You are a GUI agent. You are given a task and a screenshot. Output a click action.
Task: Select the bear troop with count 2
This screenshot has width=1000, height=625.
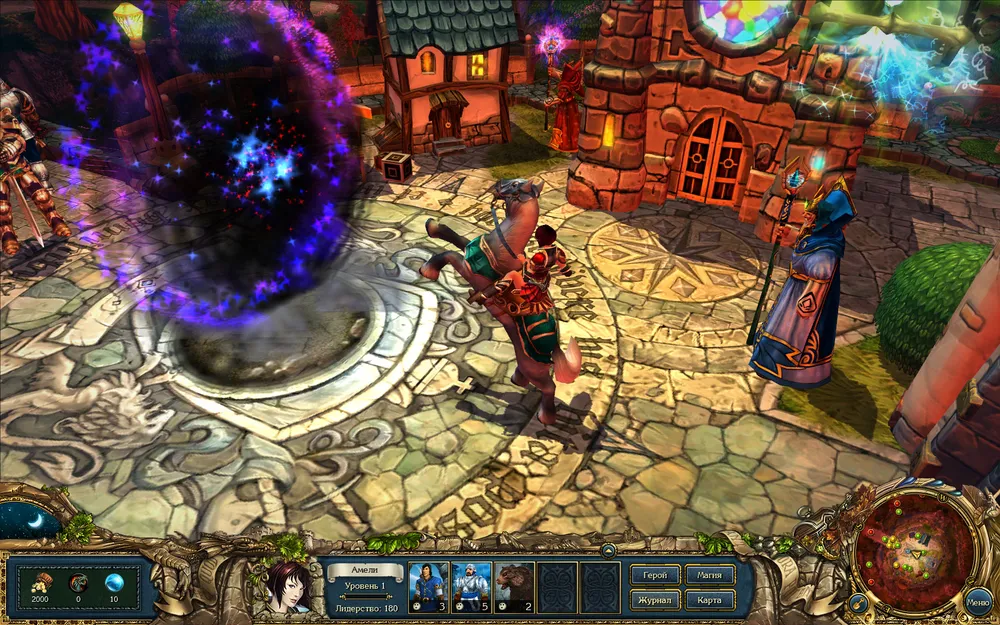point(515,586)
